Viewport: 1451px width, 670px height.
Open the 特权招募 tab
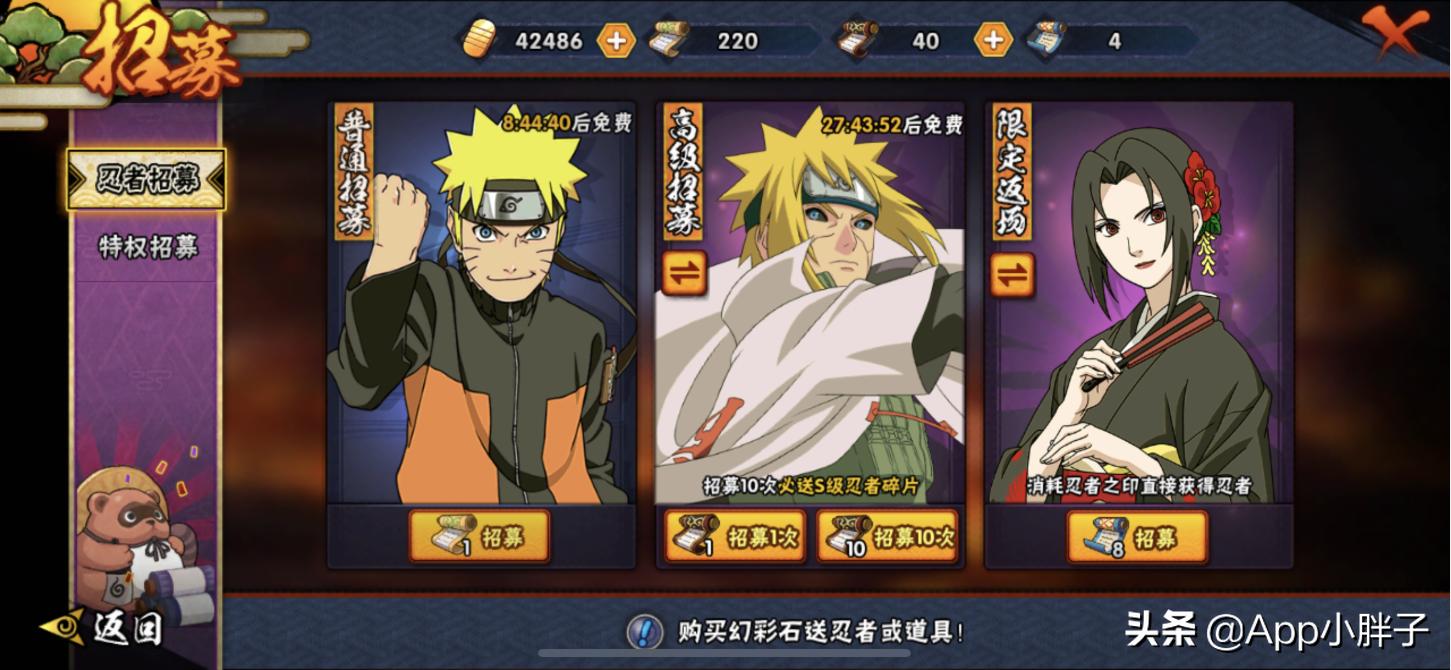coord(147,247)
